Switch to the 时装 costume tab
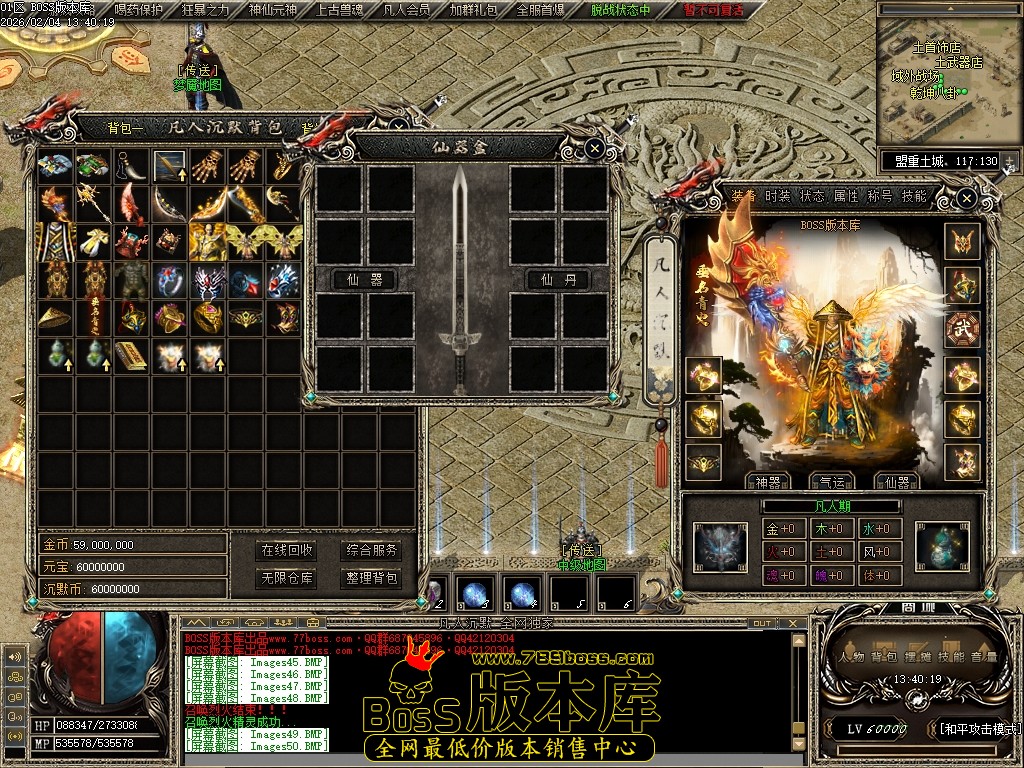1024x768 pixels. click(777, 196)
